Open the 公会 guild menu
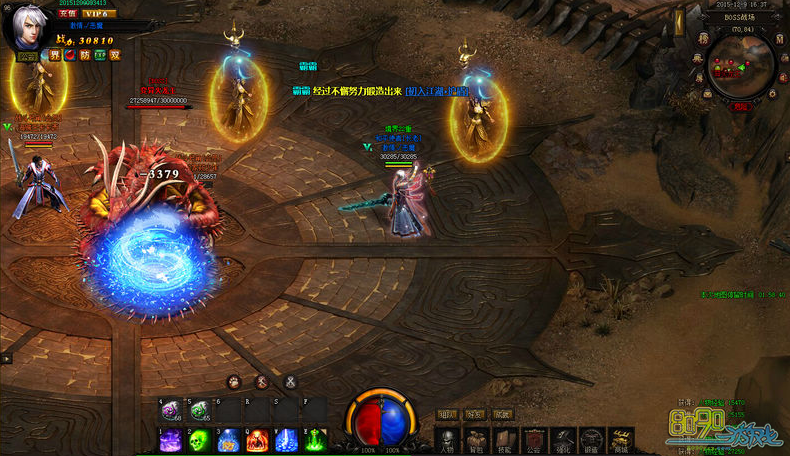This screenshot has height=456, width=790. point(536,441)
